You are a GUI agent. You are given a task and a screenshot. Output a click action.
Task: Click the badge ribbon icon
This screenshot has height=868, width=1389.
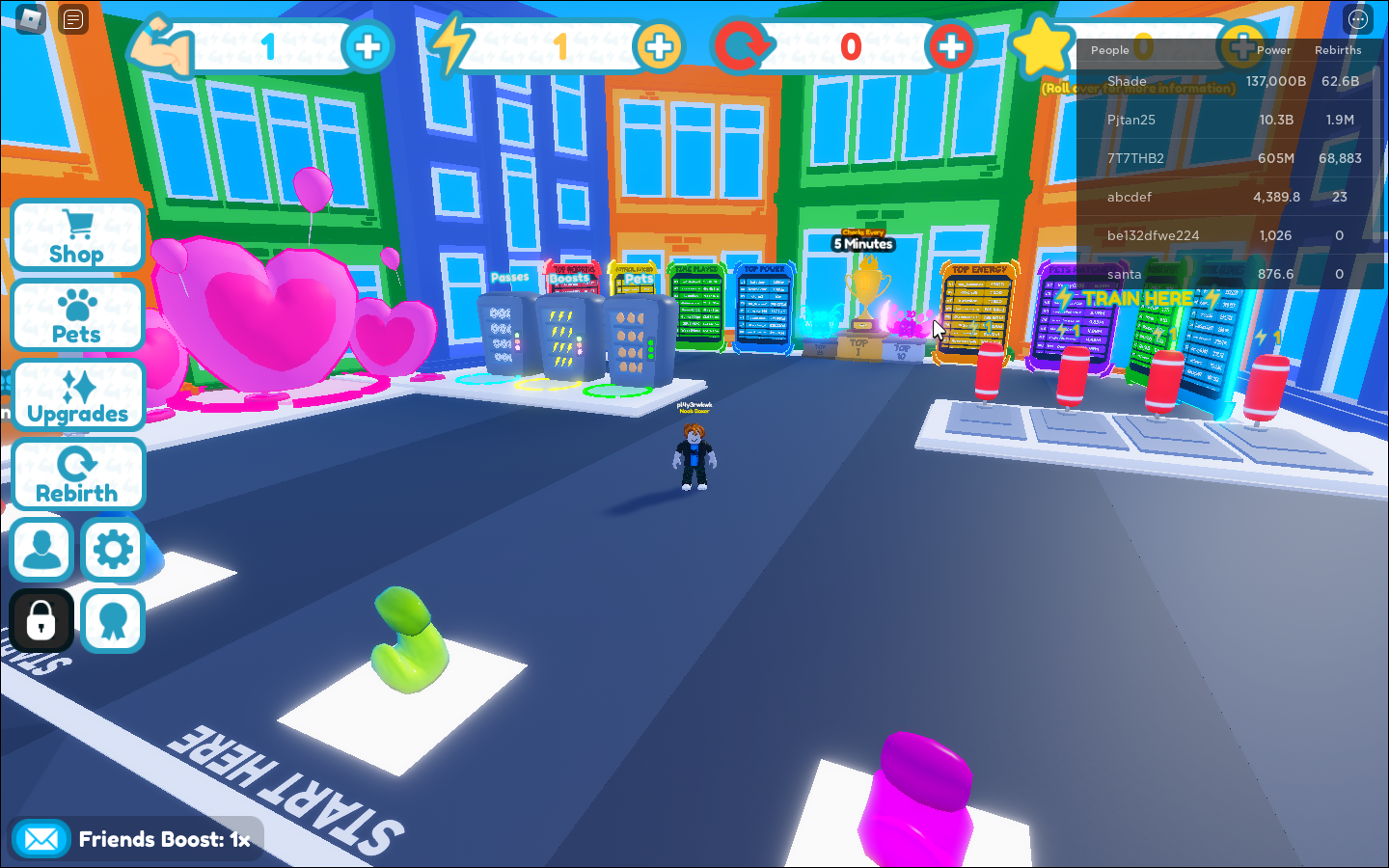[x=113, y=620]
